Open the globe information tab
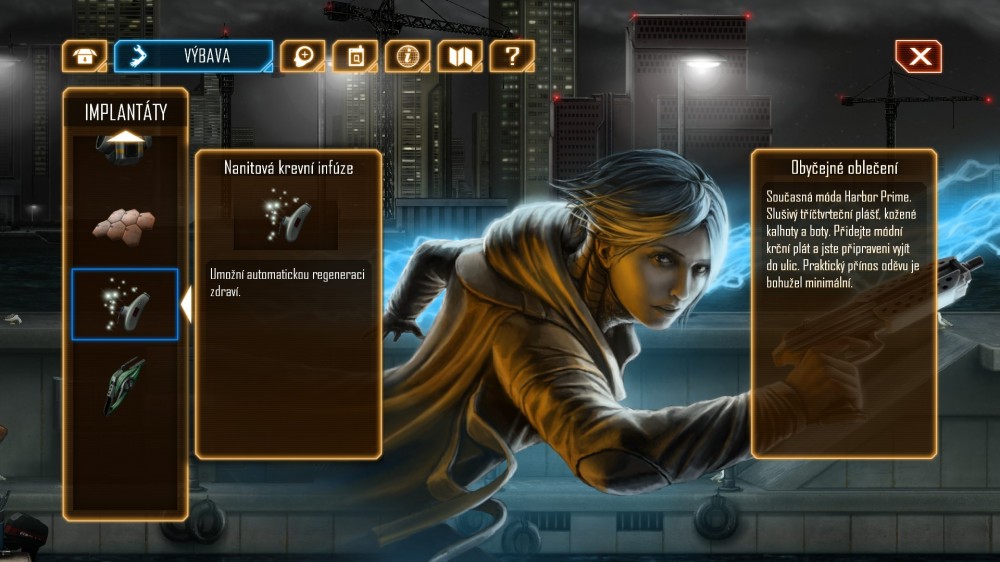1000x562 pixels. coord(407,56)
